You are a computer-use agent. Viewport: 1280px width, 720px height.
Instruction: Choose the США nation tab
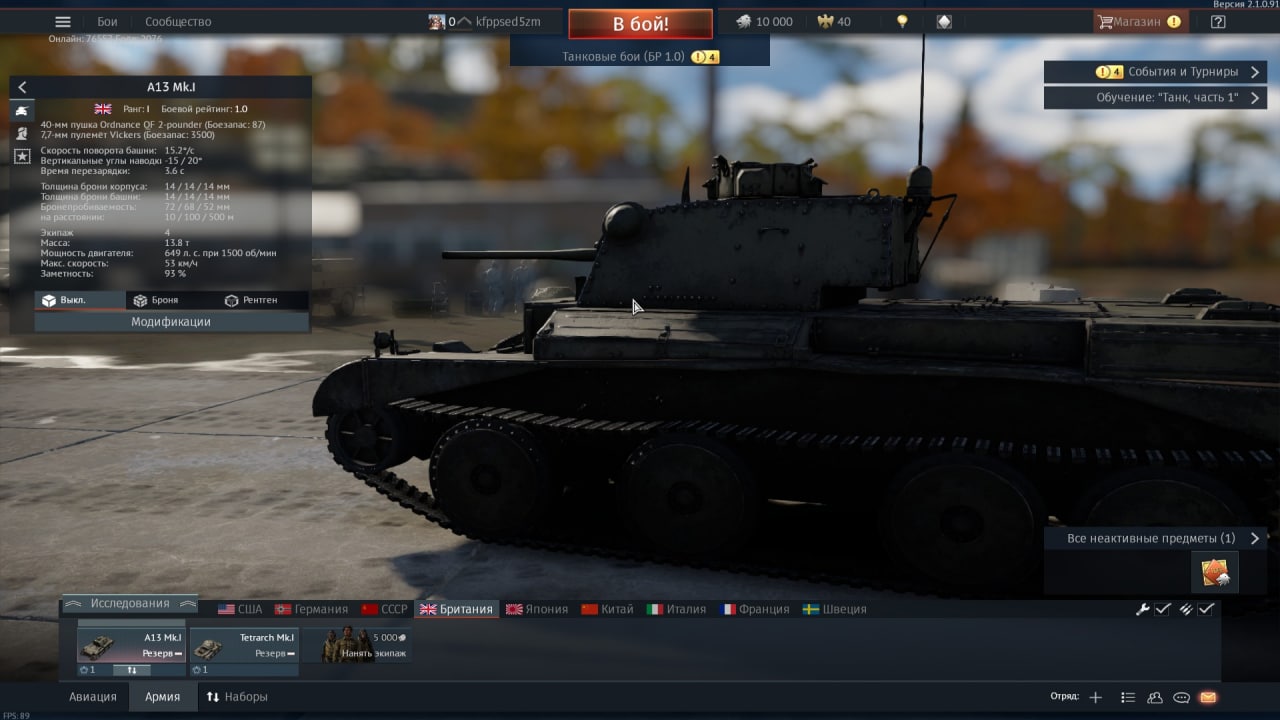(x=240, y=609)
